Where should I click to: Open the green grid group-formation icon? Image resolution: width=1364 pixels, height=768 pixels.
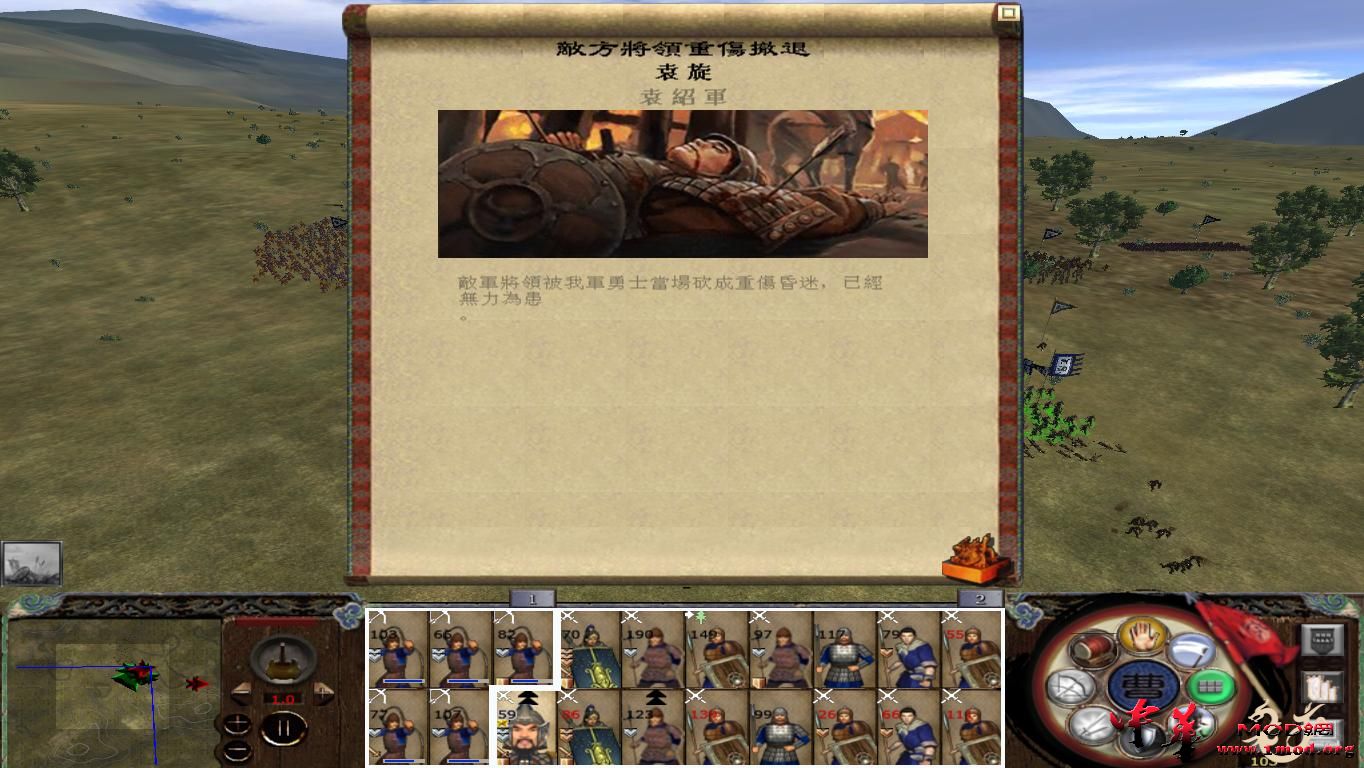pos(1211,688)
